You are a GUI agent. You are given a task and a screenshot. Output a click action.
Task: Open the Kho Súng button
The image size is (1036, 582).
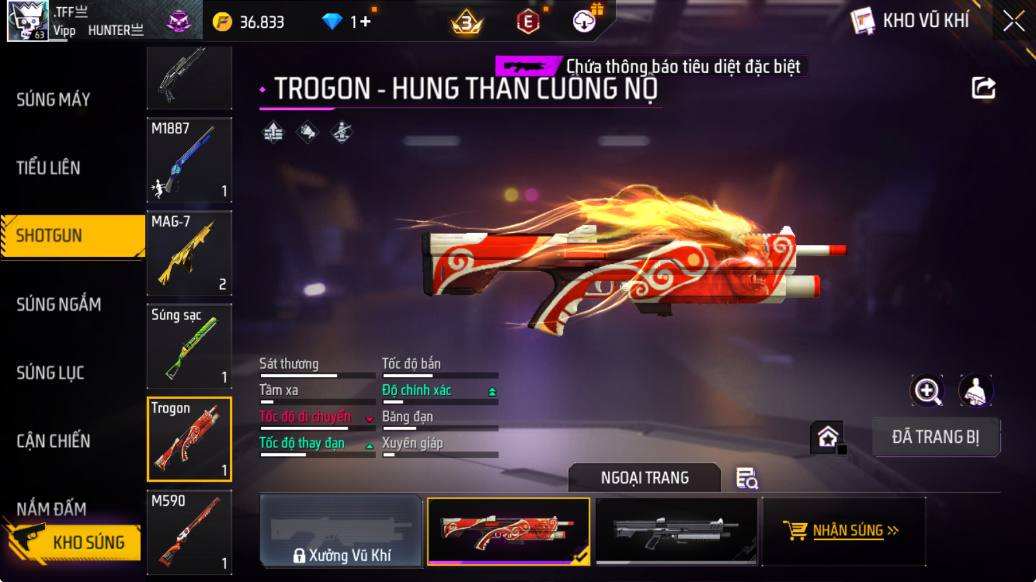click(x=75, y=542)
